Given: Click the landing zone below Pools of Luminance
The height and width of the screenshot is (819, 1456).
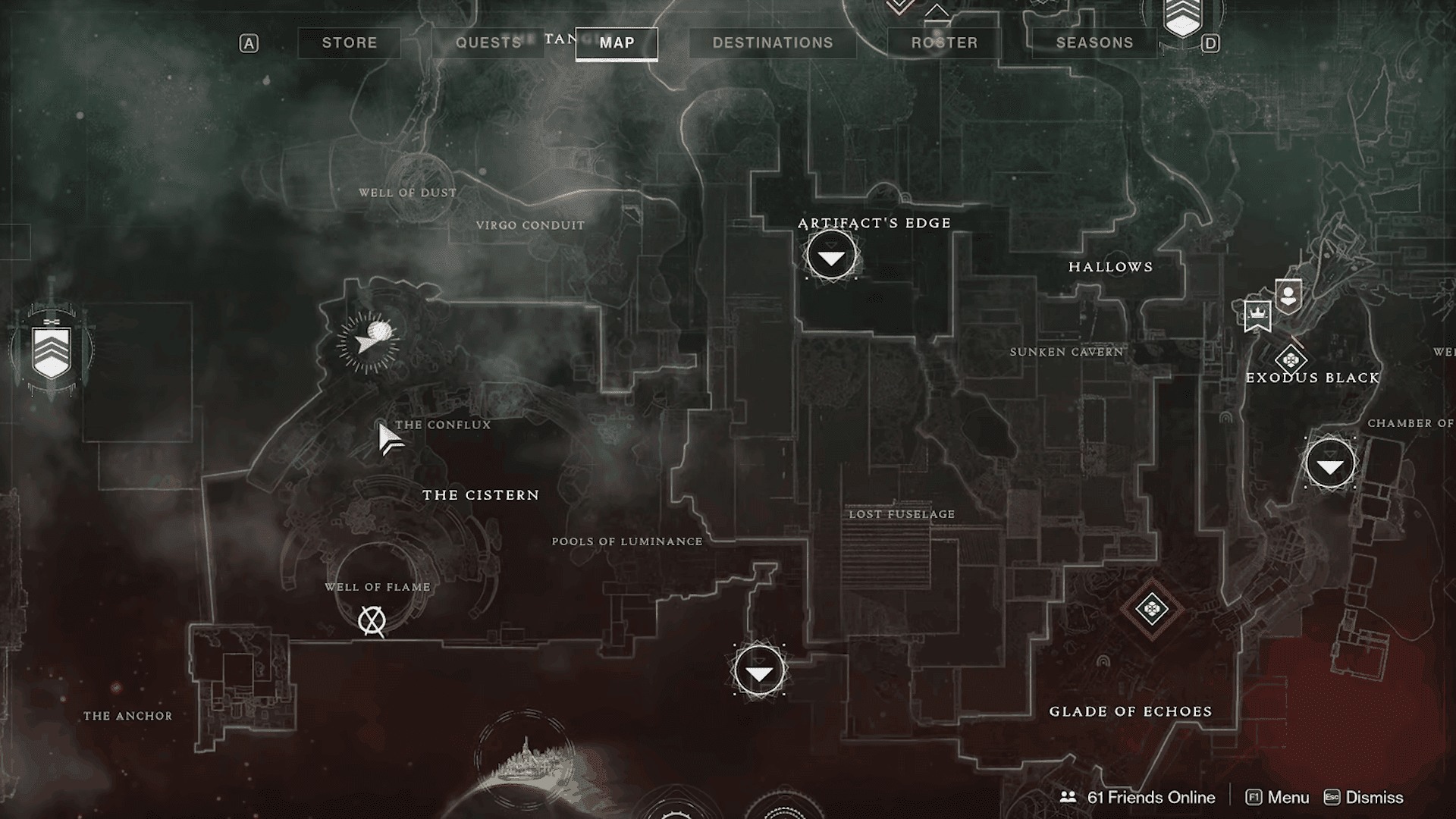Looking at the screenshot, I should [x=758, y=670].
